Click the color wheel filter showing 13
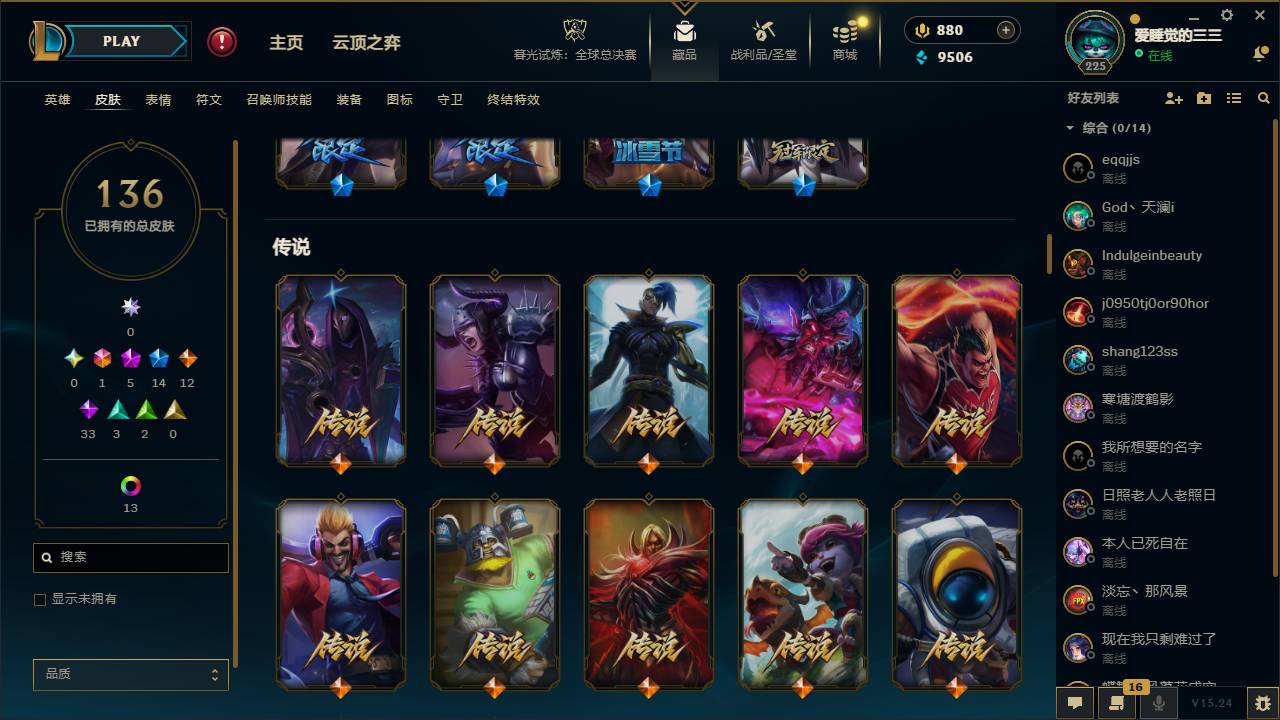This screenshot has width=1280, height=720. click(130, 486)
